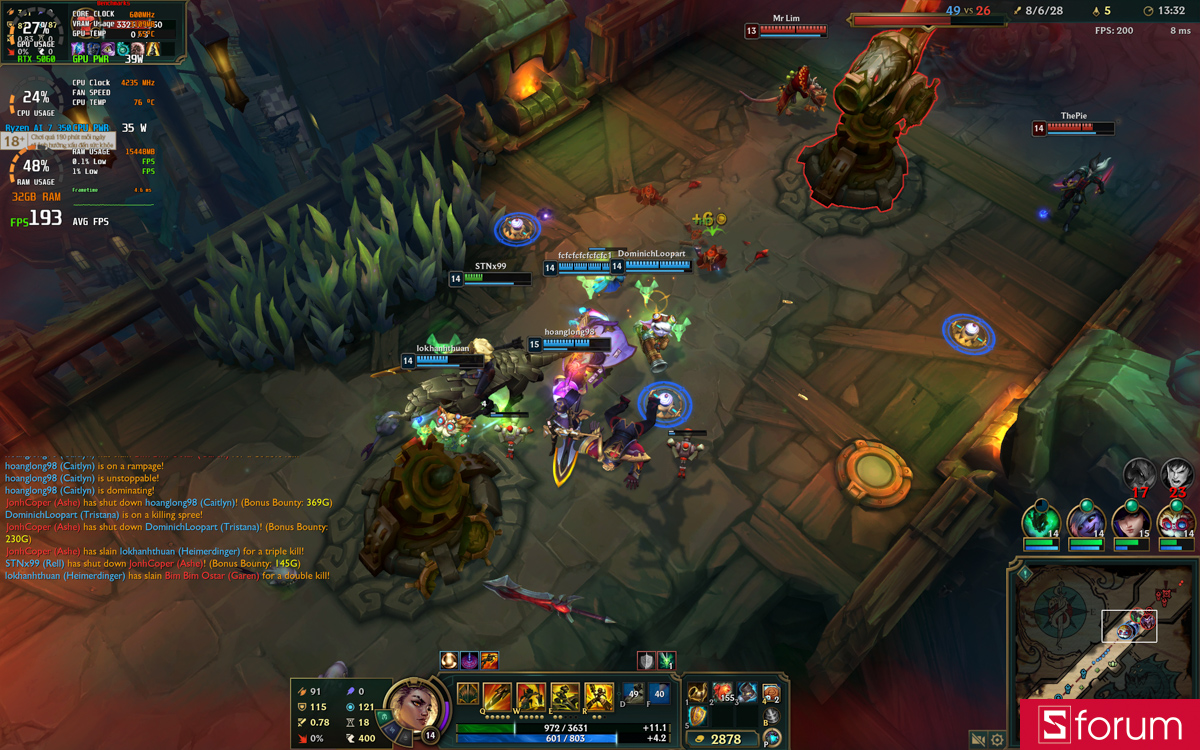This screenshot has width=1200, height=750.
Task: Toggle the camera lock icon near minimap
Action: [978, 740]
